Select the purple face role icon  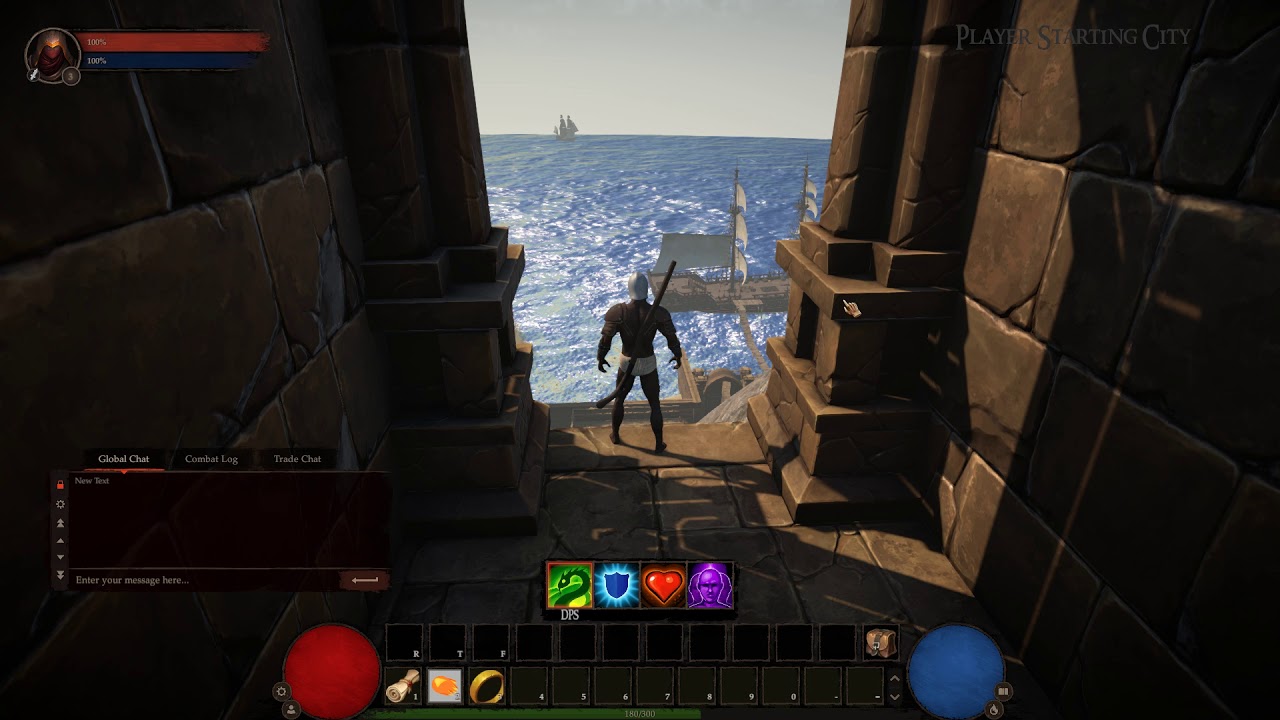pyautogui.click(x=710, y=586)
